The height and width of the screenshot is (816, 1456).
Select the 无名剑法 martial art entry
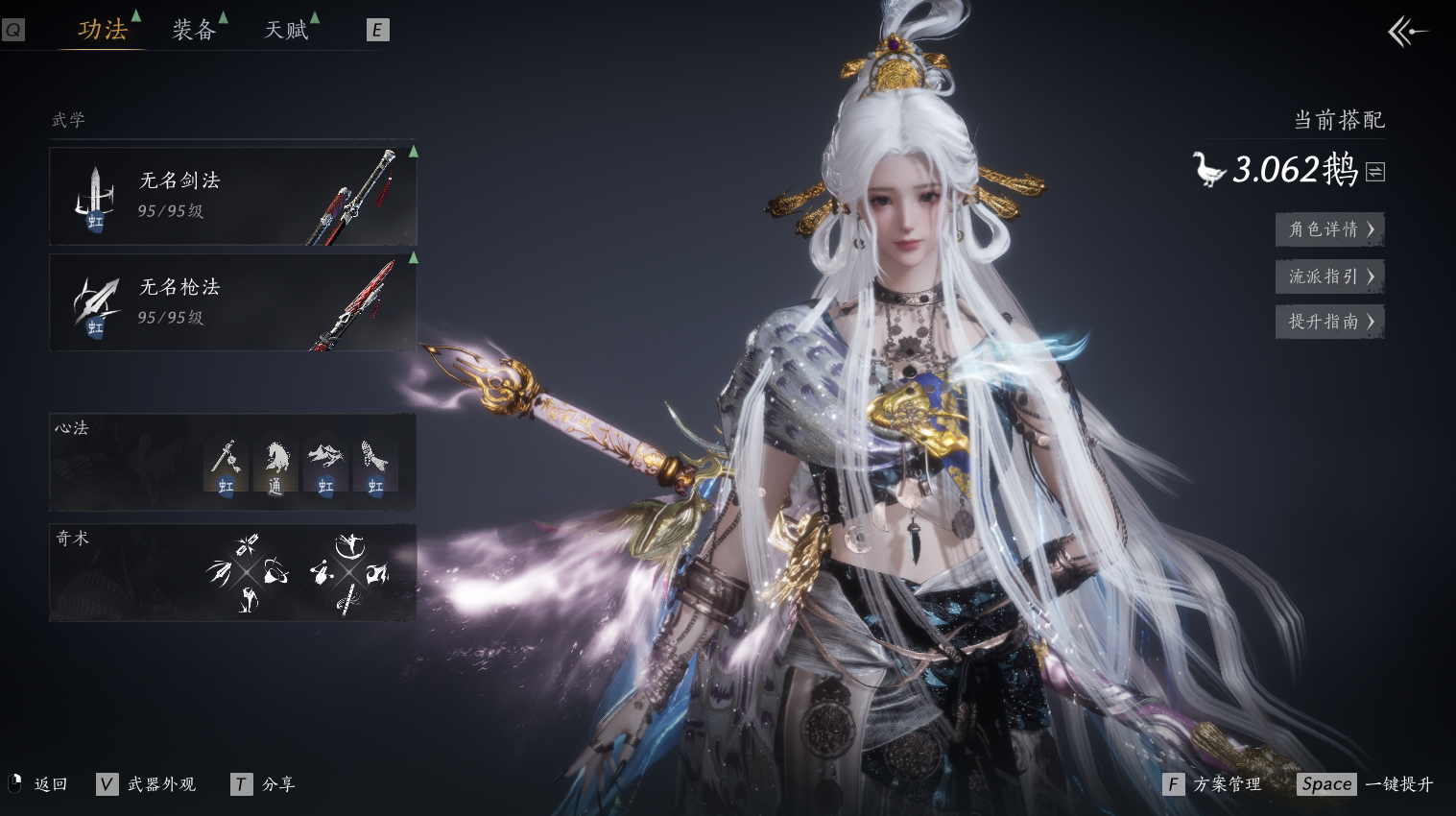coord(233,196)
